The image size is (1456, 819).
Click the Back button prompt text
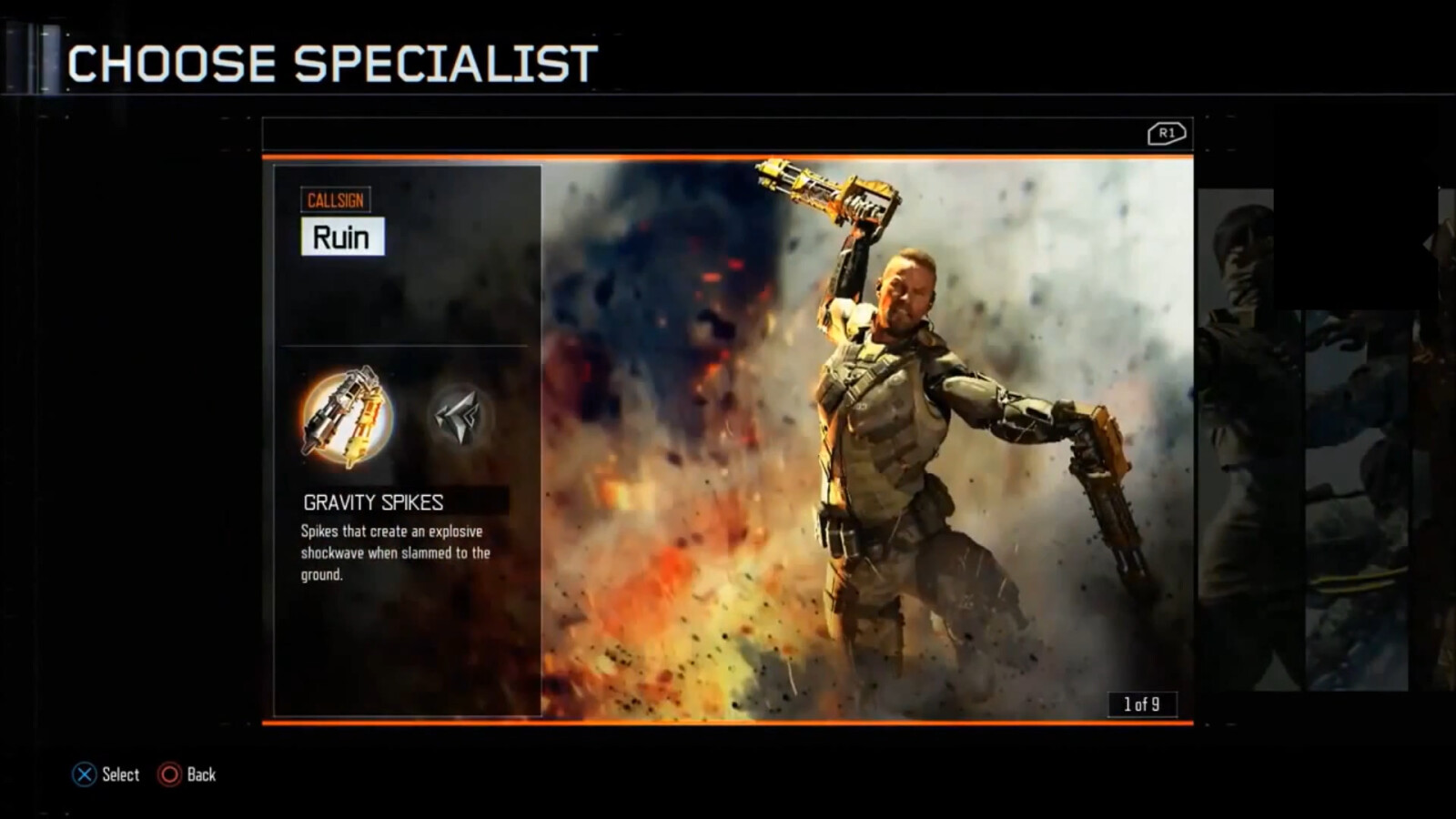pyautogui.click(x=201, y=774)
